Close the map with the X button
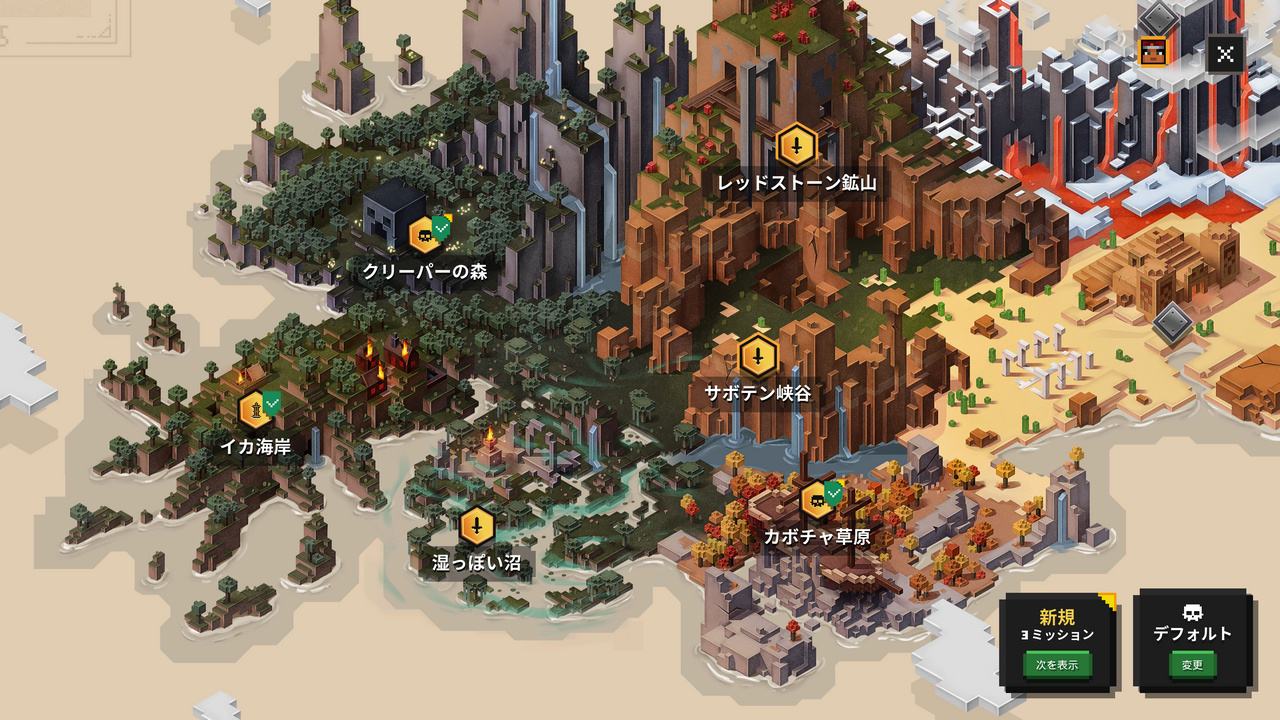 (x=1225, y=54)
